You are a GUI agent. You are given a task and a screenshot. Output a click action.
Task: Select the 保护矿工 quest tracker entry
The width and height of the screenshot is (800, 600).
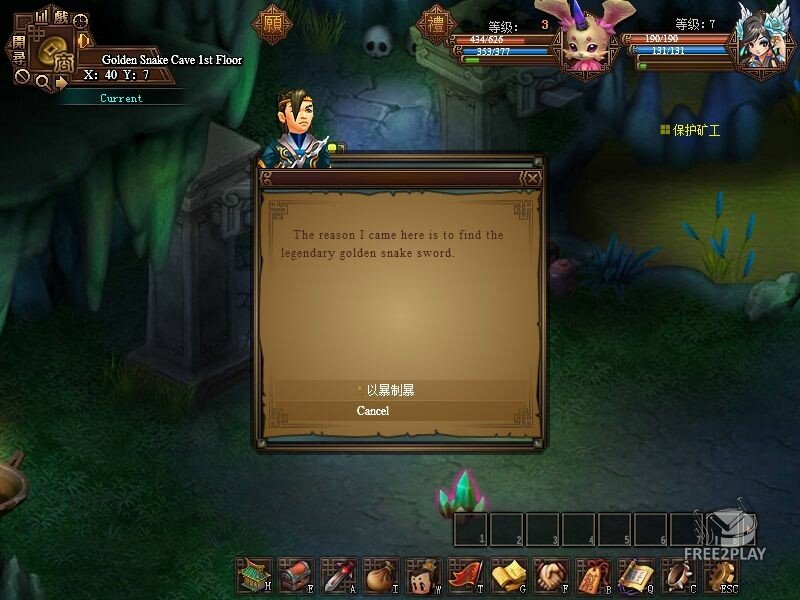tap(697, 130)
